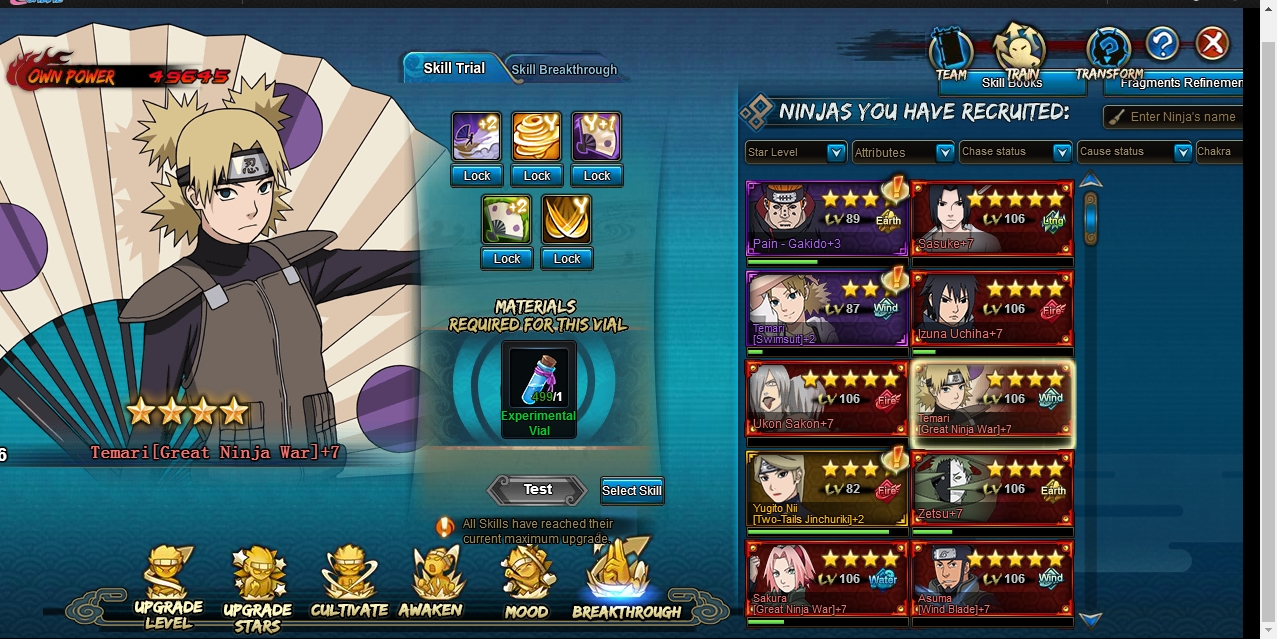Click the Select Skill button
Image resolution: width=1277 pixels, height=639 pixels.
point(632,490)
